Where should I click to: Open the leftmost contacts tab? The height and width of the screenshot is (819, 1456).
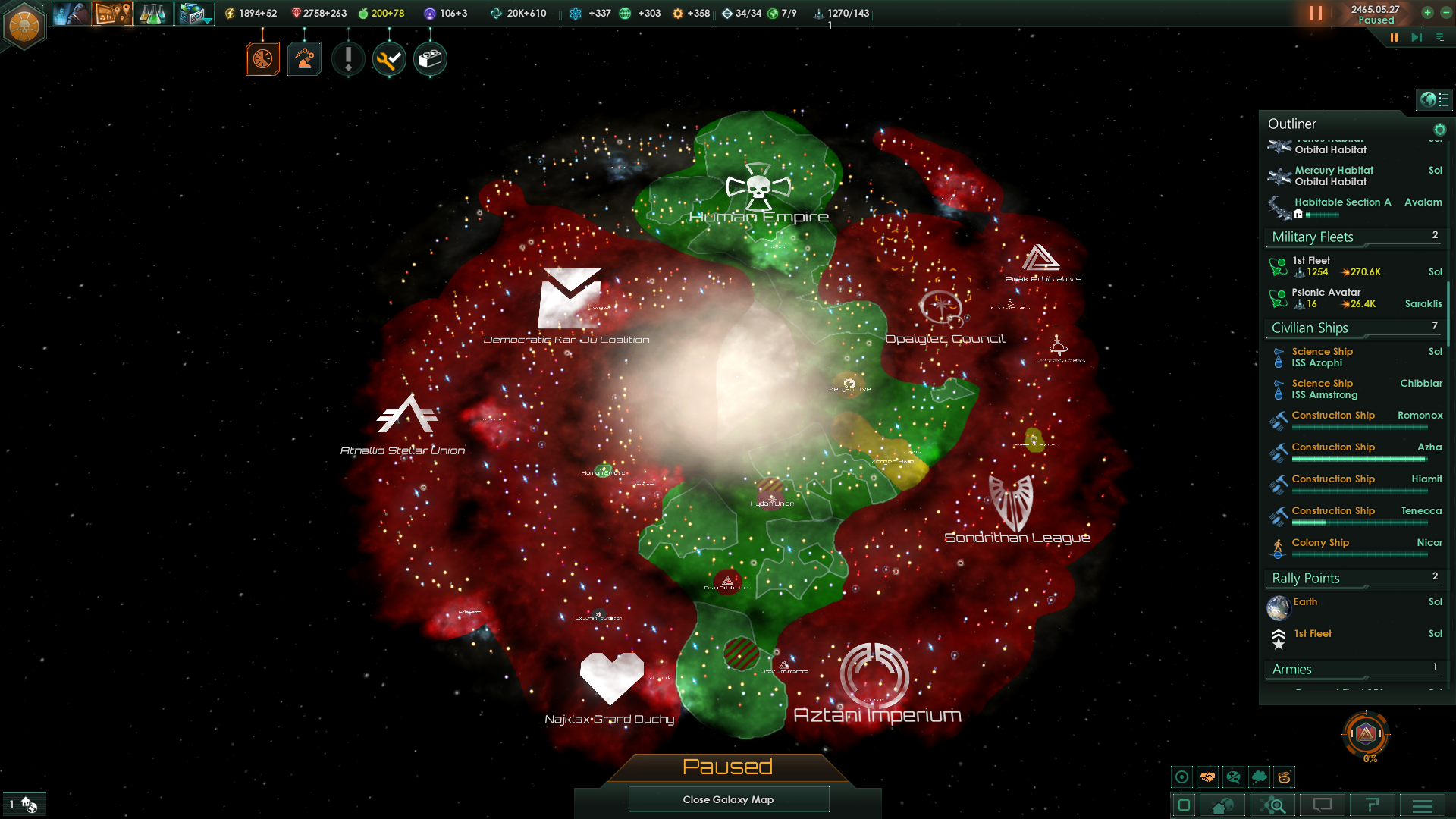click(71, 13)
